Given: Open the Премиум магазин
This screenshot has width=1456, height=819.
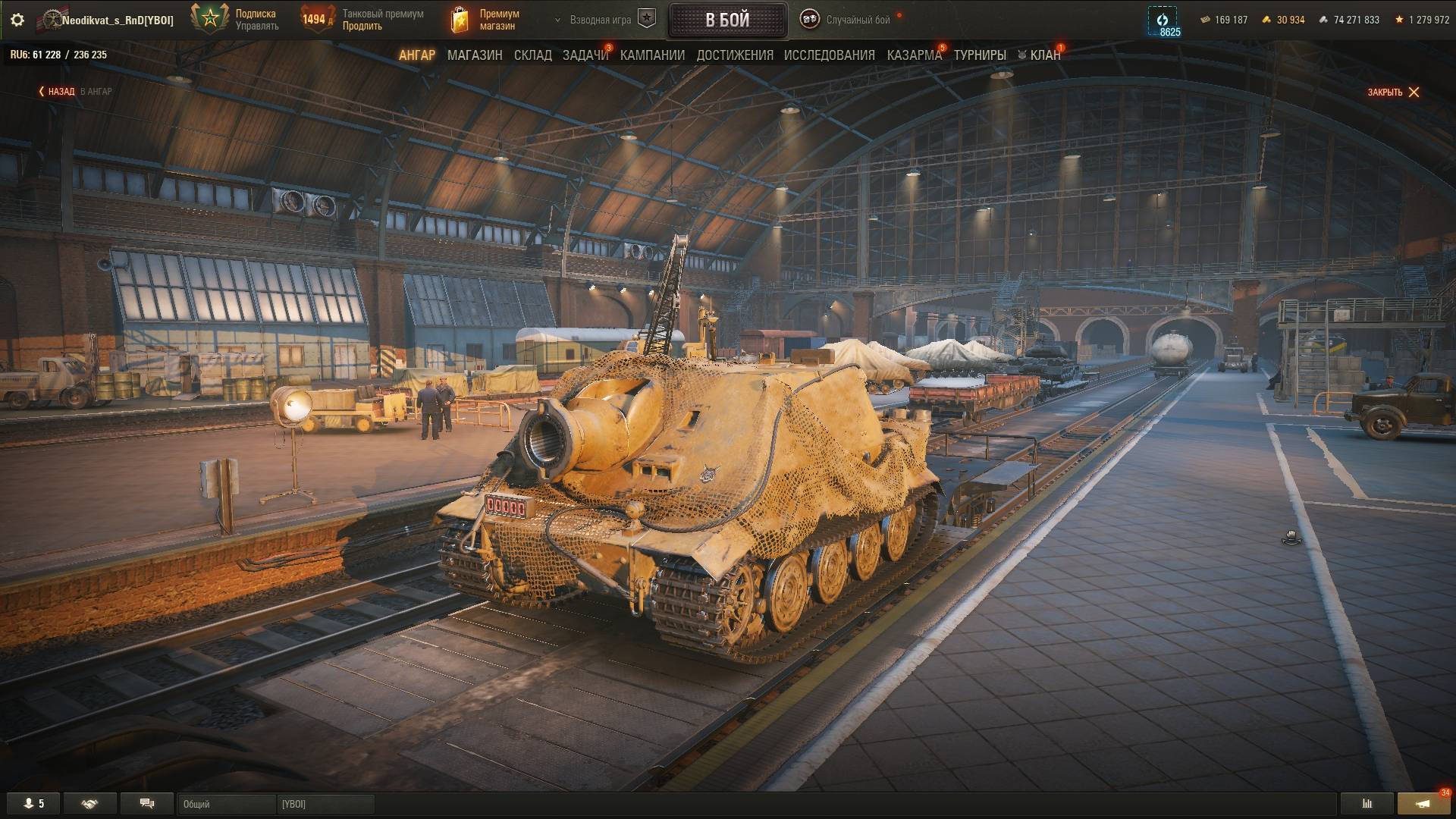Looking at the screenshot, I should (485, 20).
